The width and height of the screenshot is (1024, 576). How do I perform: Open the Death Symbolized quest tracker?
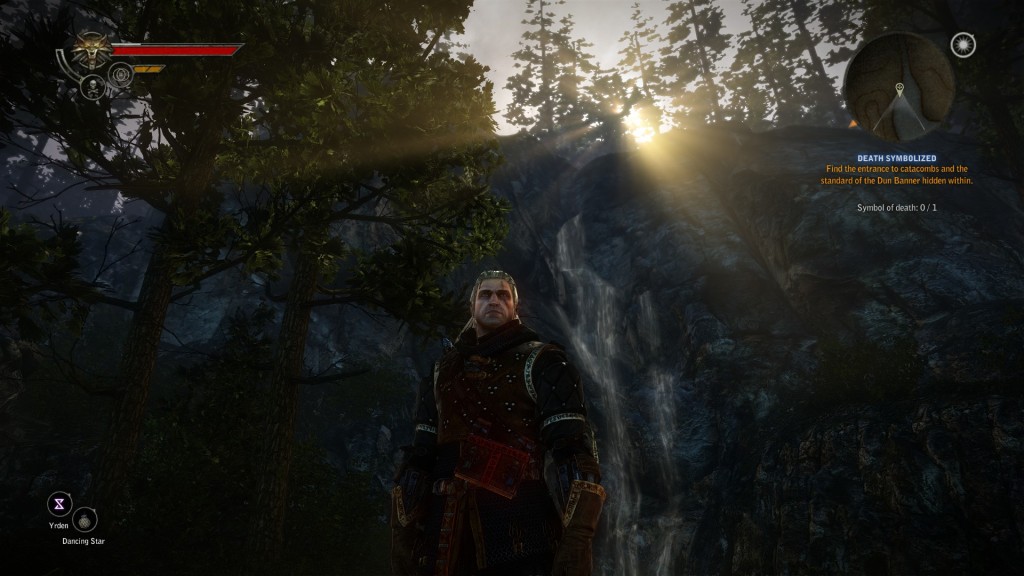(x=896, y=158)
